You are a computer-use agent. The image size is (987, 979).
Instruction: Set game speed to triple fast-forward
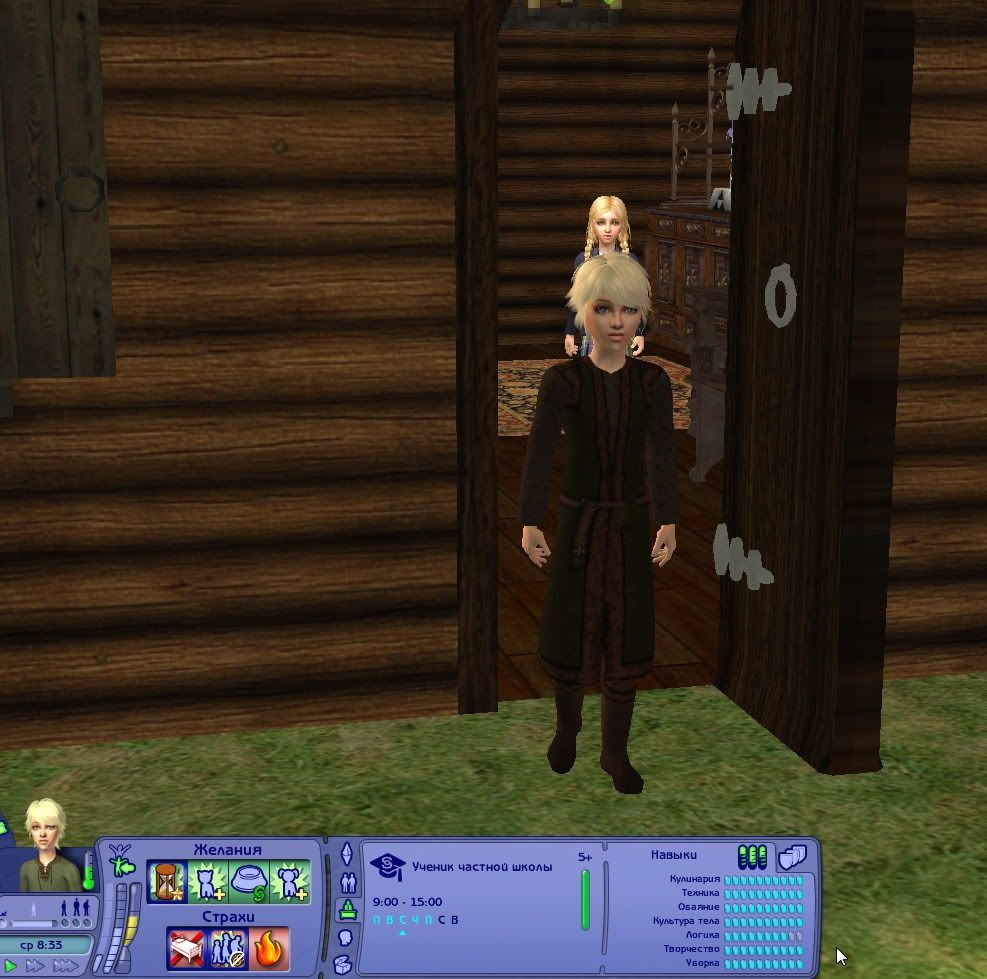[66, 966]
